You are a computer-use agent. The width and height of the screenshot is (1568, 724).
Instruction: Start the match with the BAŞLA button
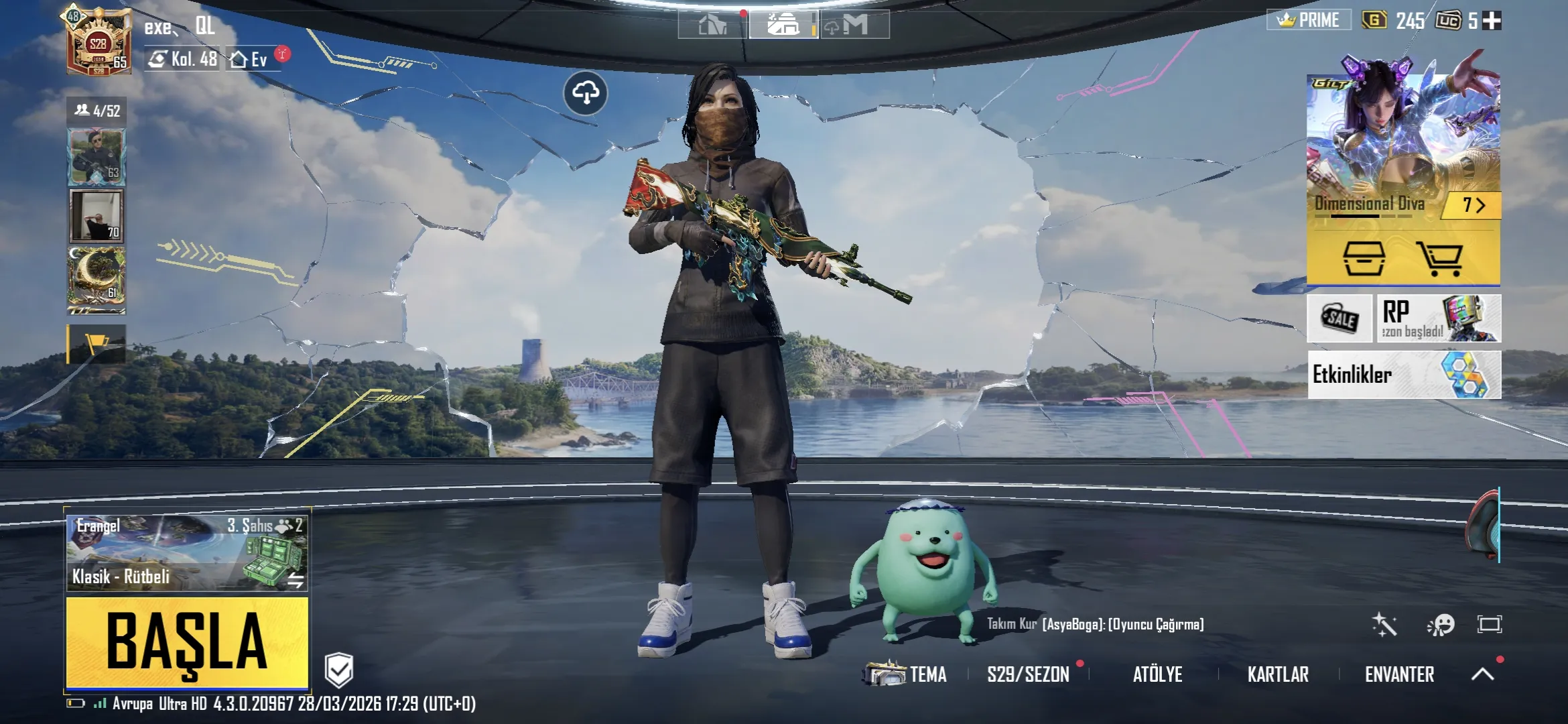pos(187,642)
